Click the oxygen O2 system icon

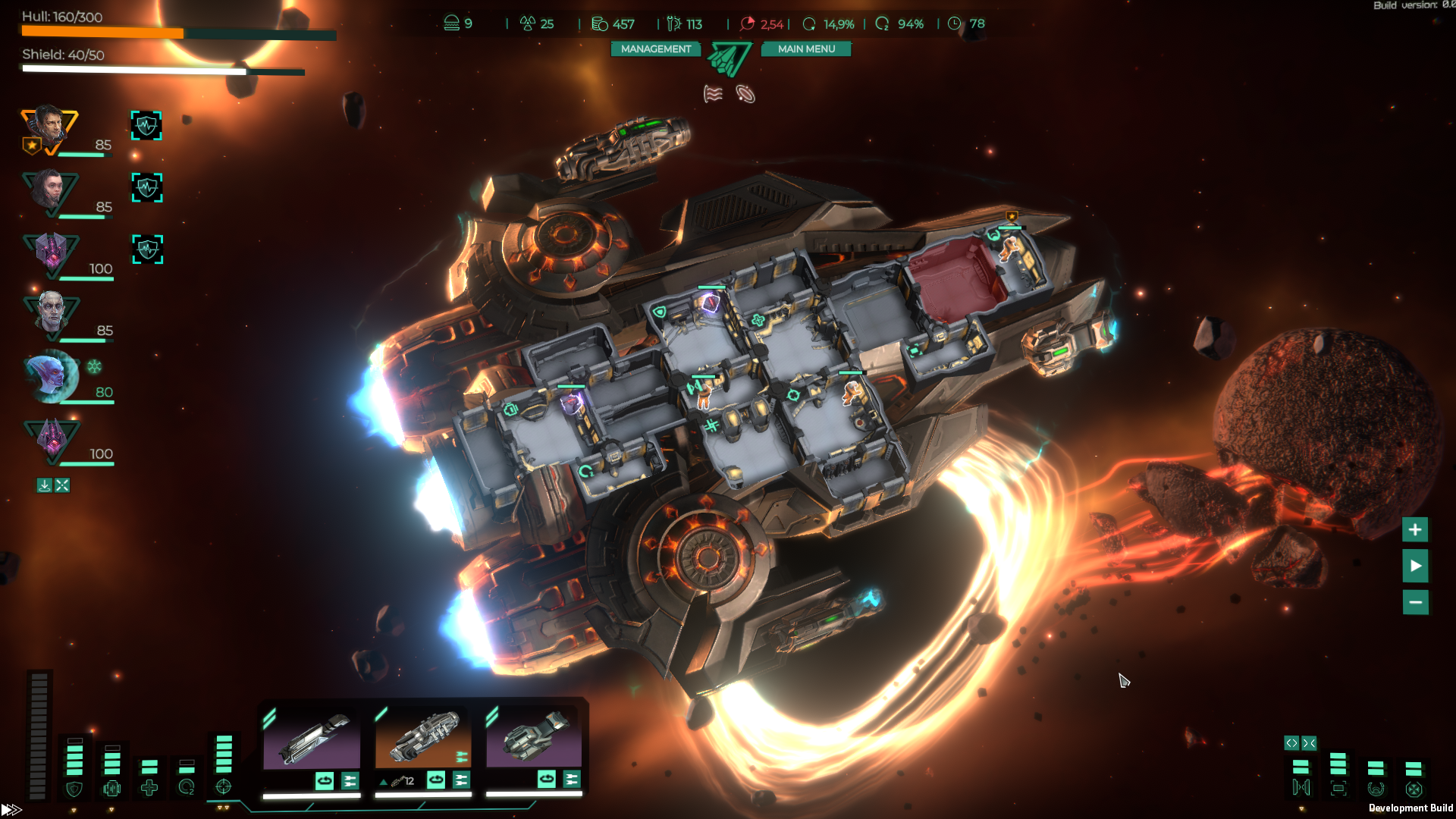pos(187,788)
